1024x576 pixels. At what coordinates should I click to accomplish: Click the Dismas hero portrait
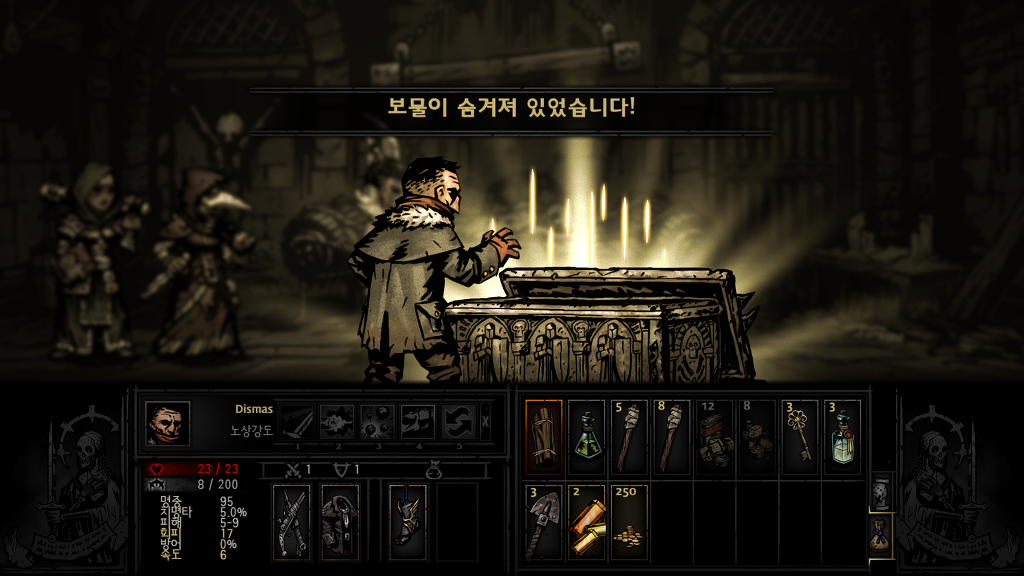(x=167, y=423)
